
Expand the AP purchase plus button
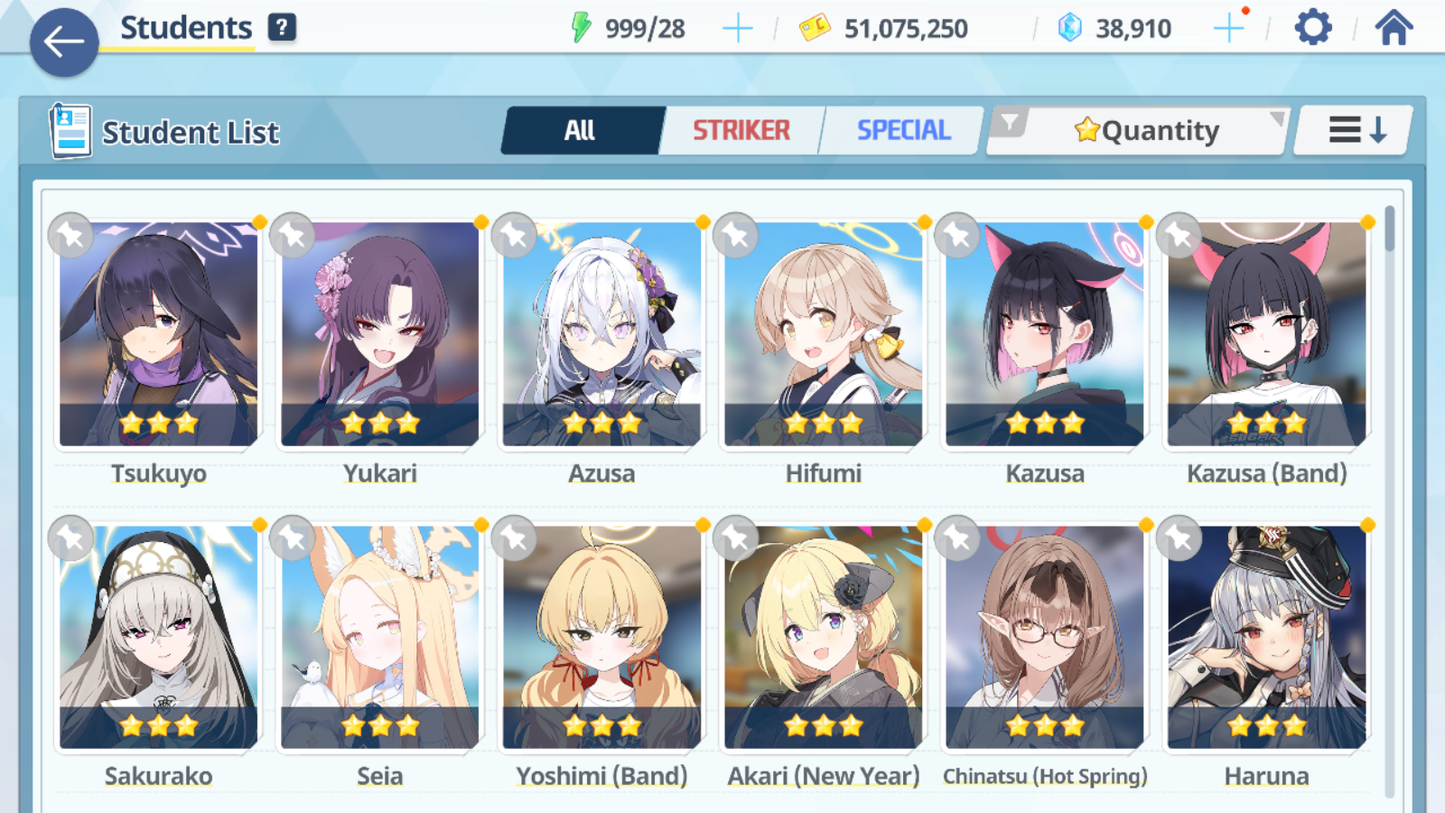pos(738,28)
